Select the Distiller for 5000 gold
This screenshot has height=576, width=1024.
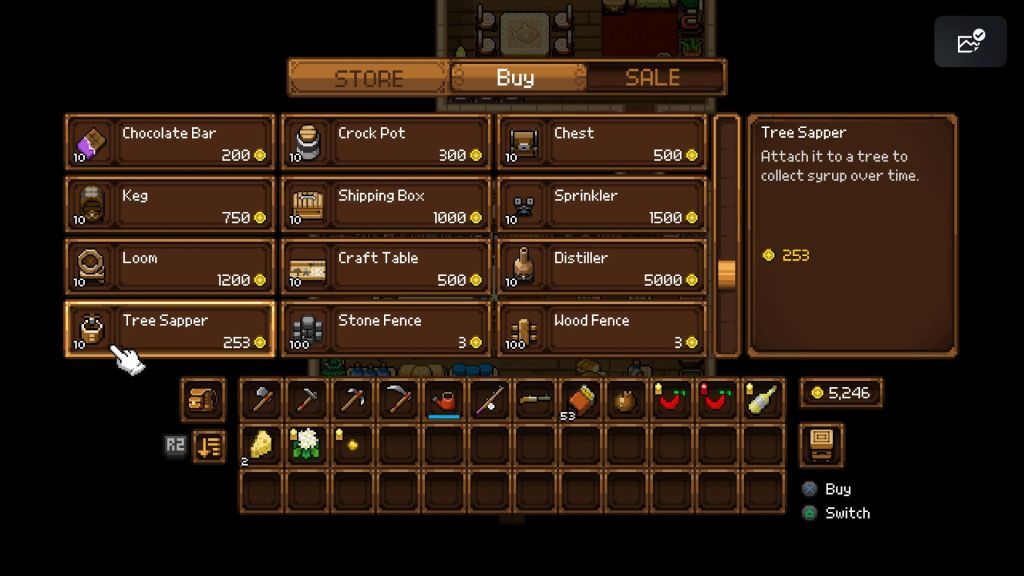(x=602, y=267)
